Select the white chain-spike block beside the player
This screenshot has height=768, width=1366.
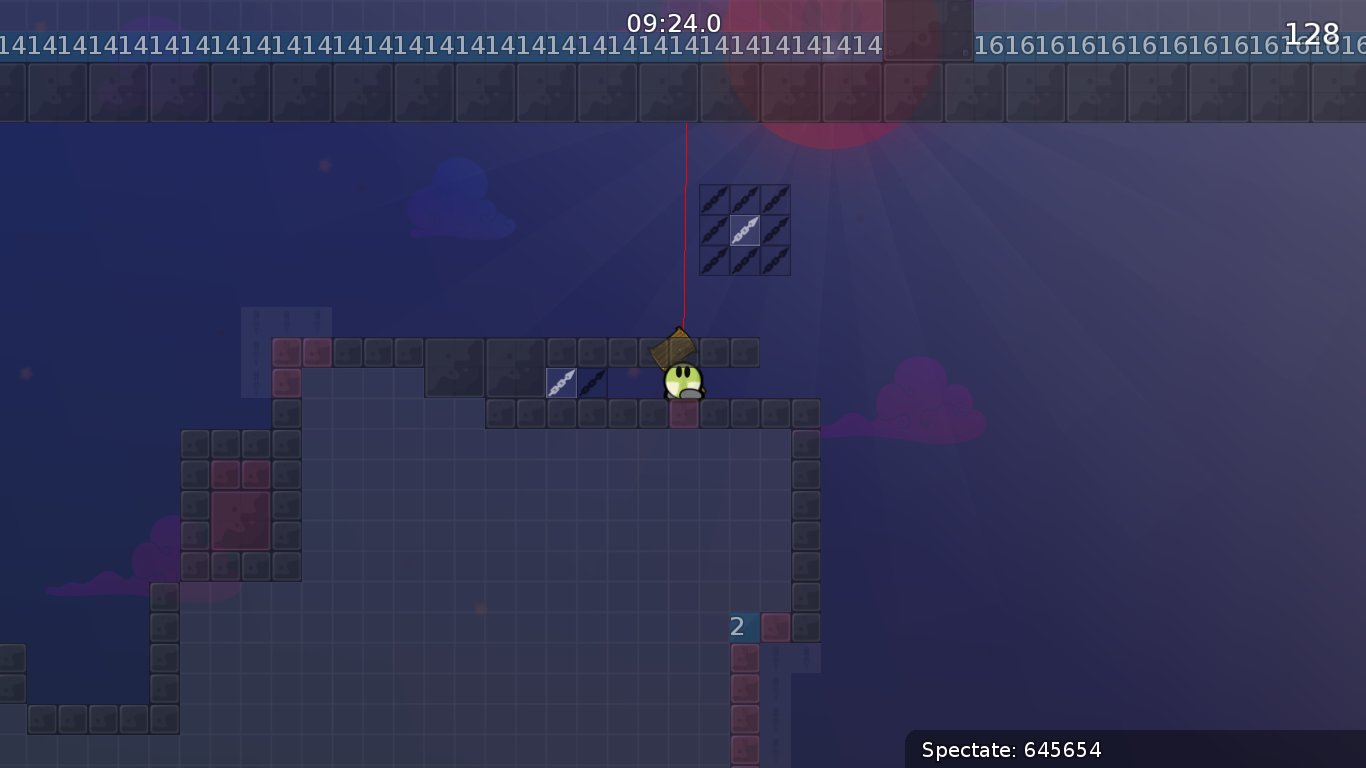(x=562, y=382)
